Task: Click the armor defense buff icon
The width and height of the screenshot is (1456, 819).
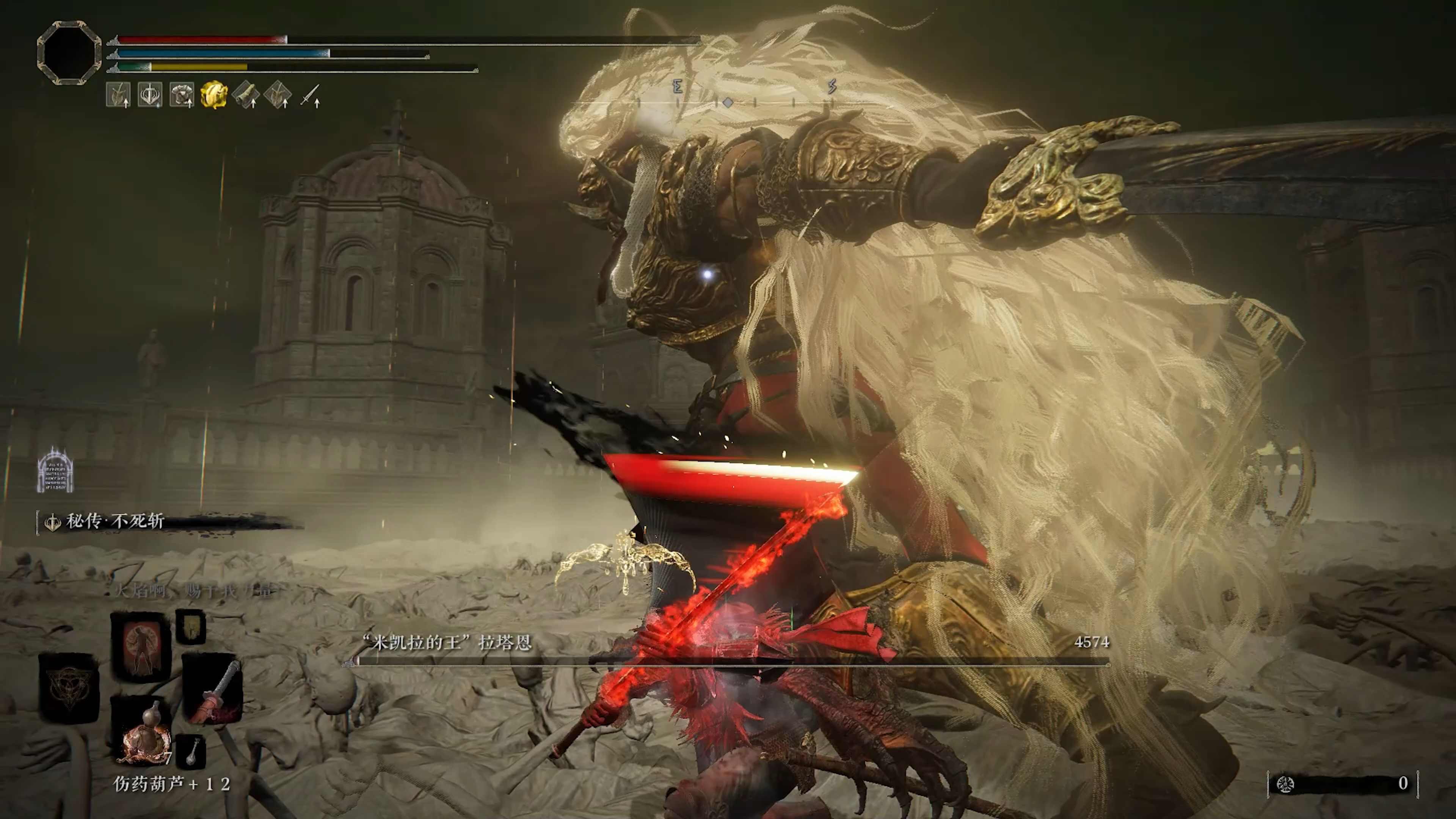Action: (182, 95)
